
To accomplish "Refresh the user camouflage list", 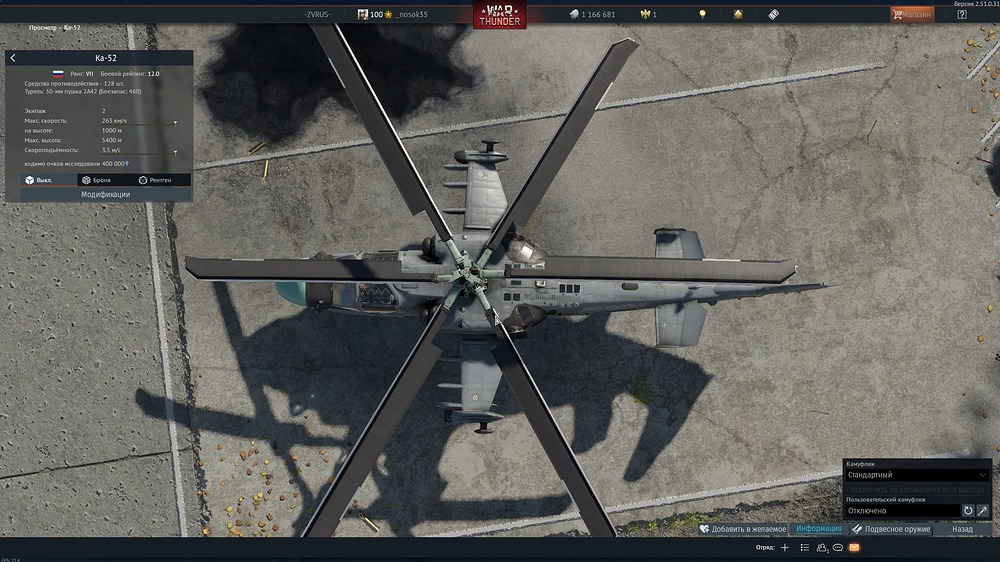I will click(968, 510).
